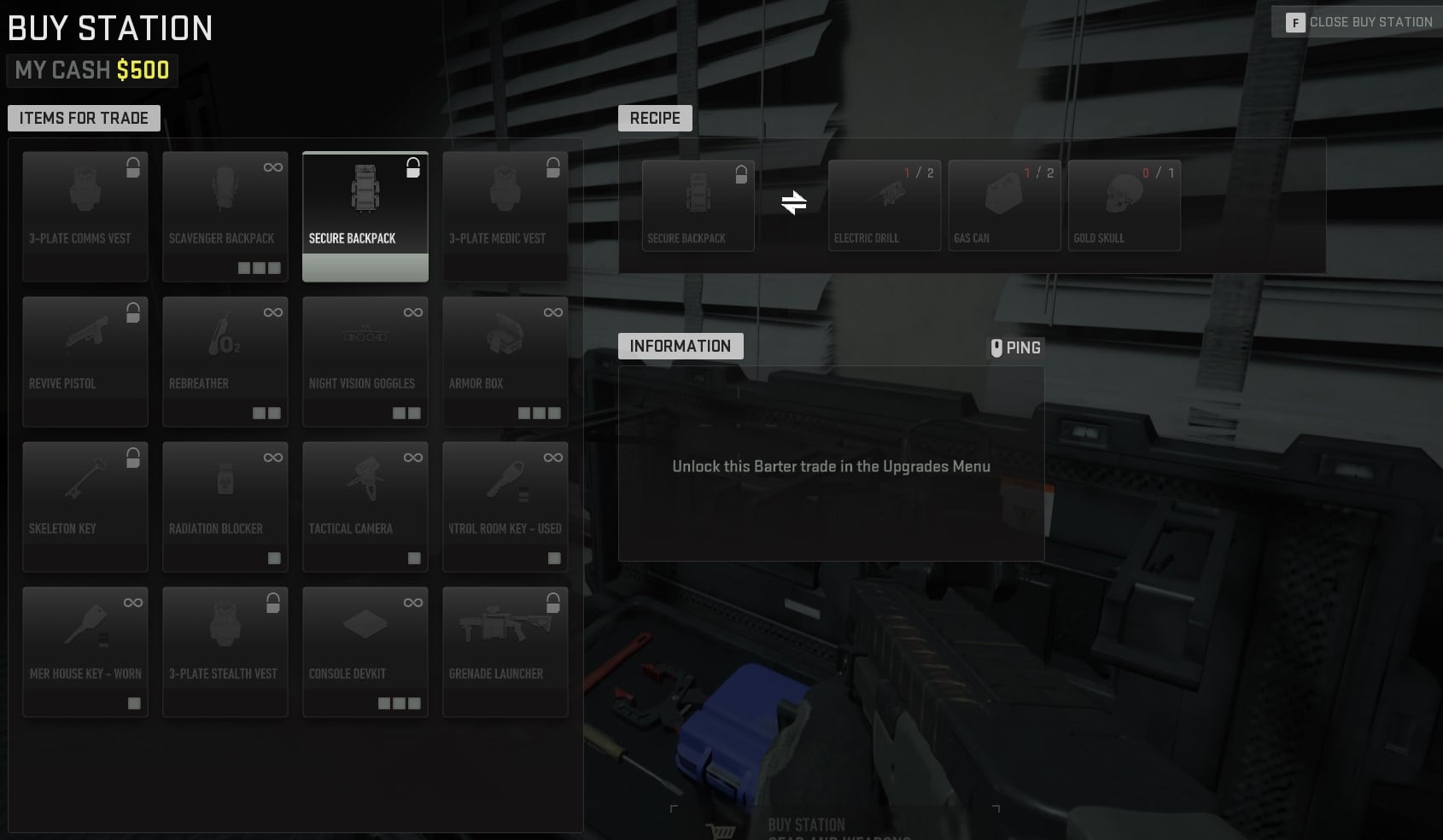This screenshot has height=840, width=1443.
Task: Select the Control Room Key tile
Action: coord(505,506)
